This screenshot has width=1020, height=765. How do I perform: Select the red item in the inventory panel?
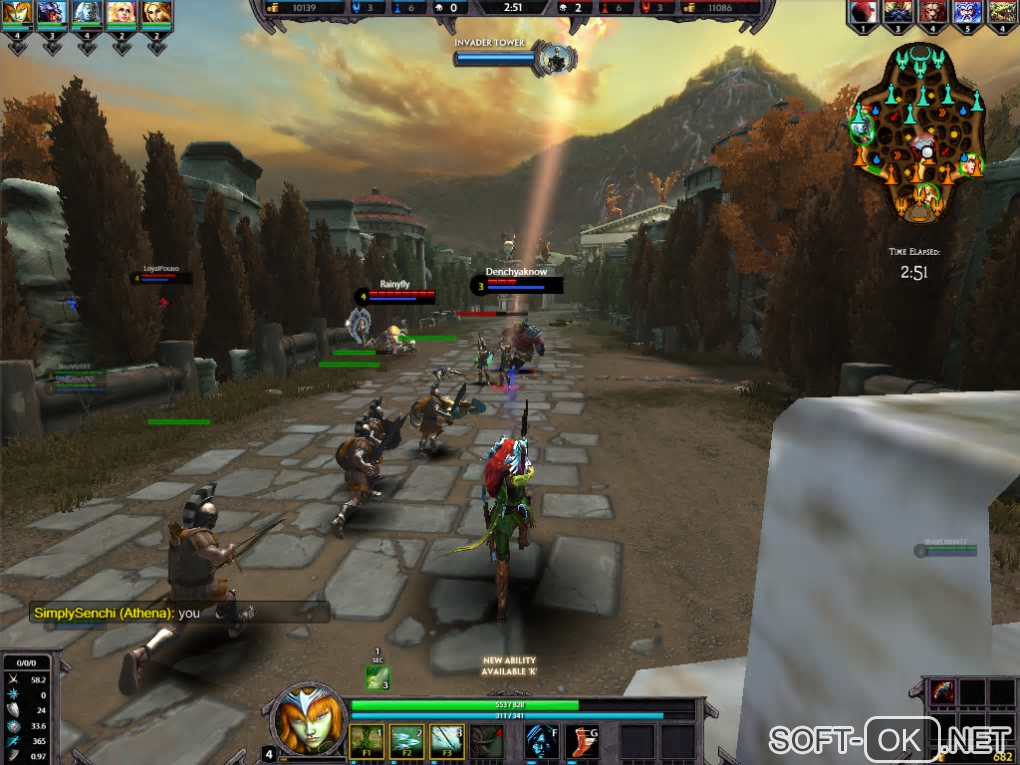tap(943, 691)
